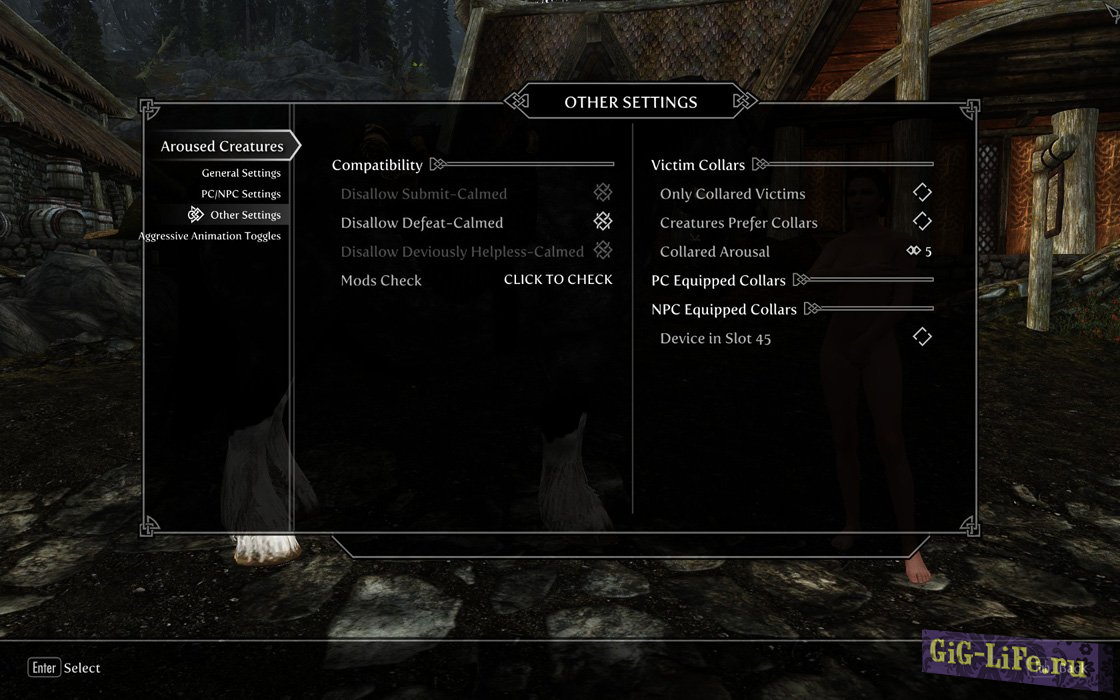Switch to PC/NPC Settings page
This screenshot has width=1120, height=700.
241,194
